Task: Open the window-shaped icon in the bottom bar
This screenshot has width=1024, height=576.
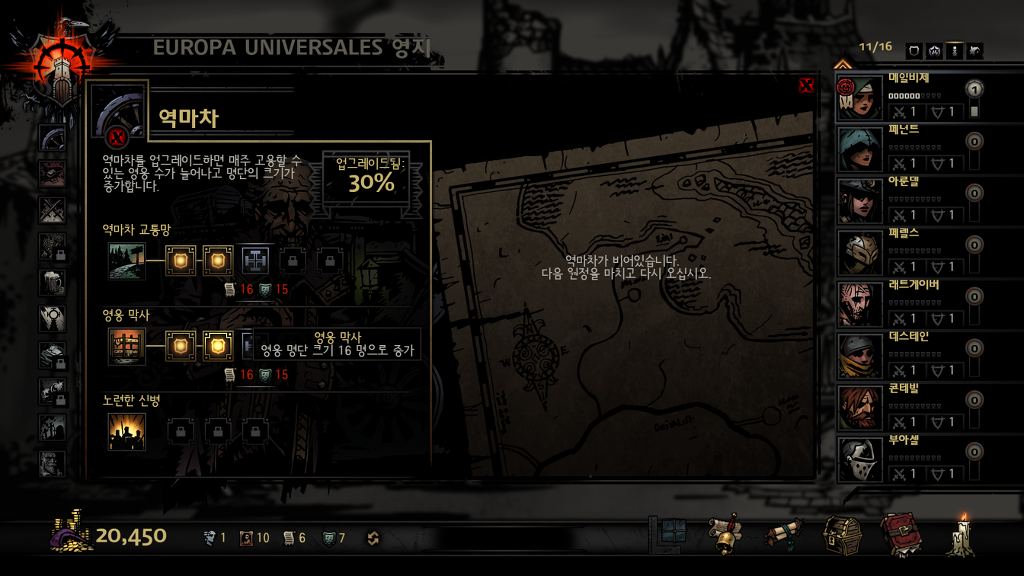Action: (670, 533)
